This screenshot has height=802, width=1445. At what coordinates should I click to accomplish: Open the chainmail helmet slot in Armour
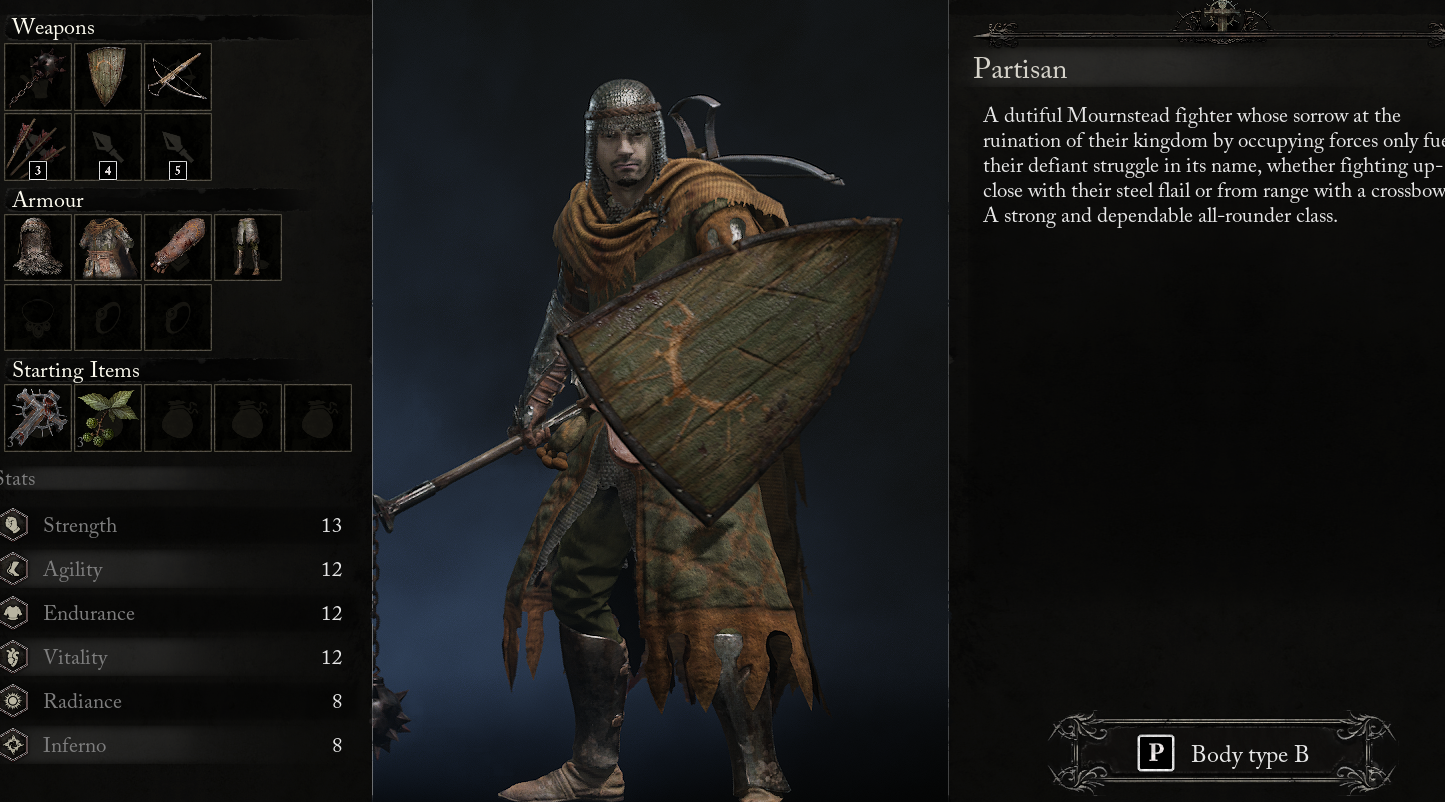point(38,247)
